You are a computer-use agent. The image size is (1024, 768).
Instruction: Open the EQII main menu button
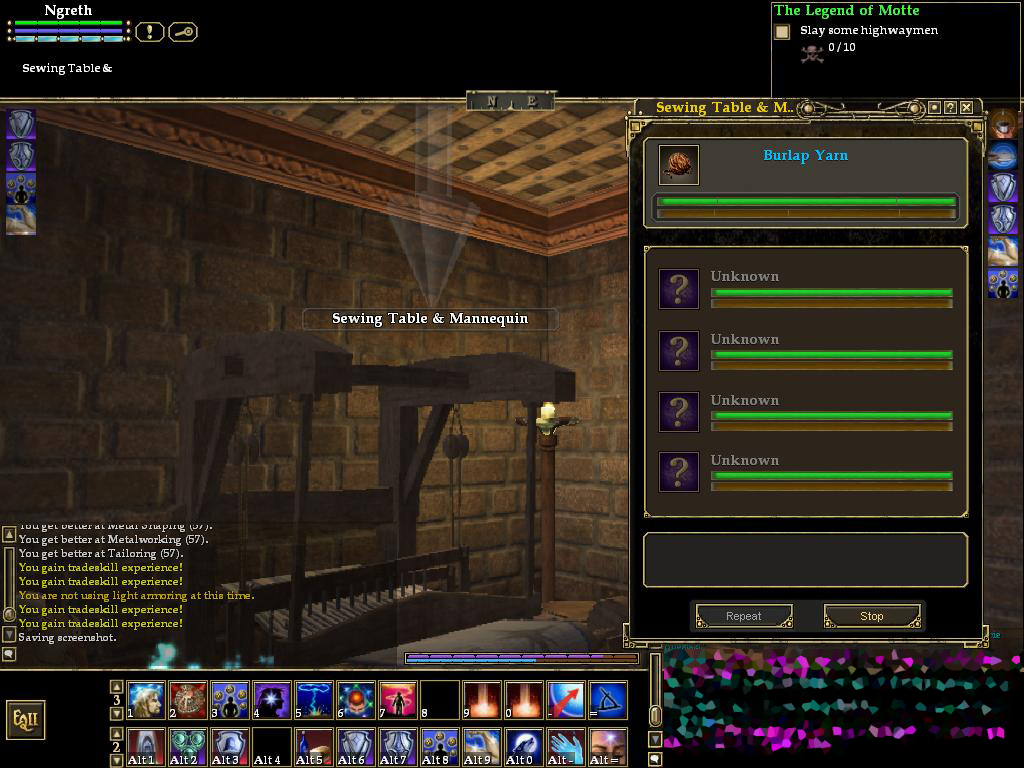[x=25, y=719]
